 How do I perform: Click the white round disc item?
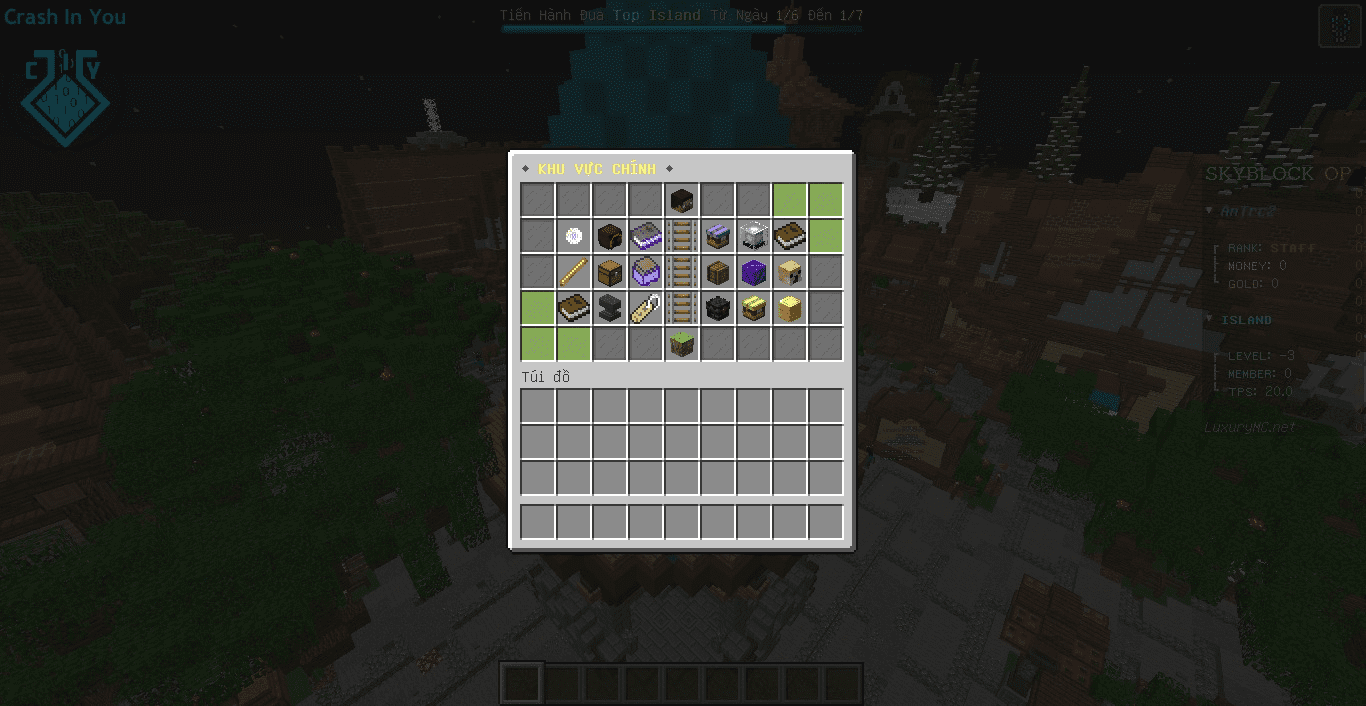[574, 236]
